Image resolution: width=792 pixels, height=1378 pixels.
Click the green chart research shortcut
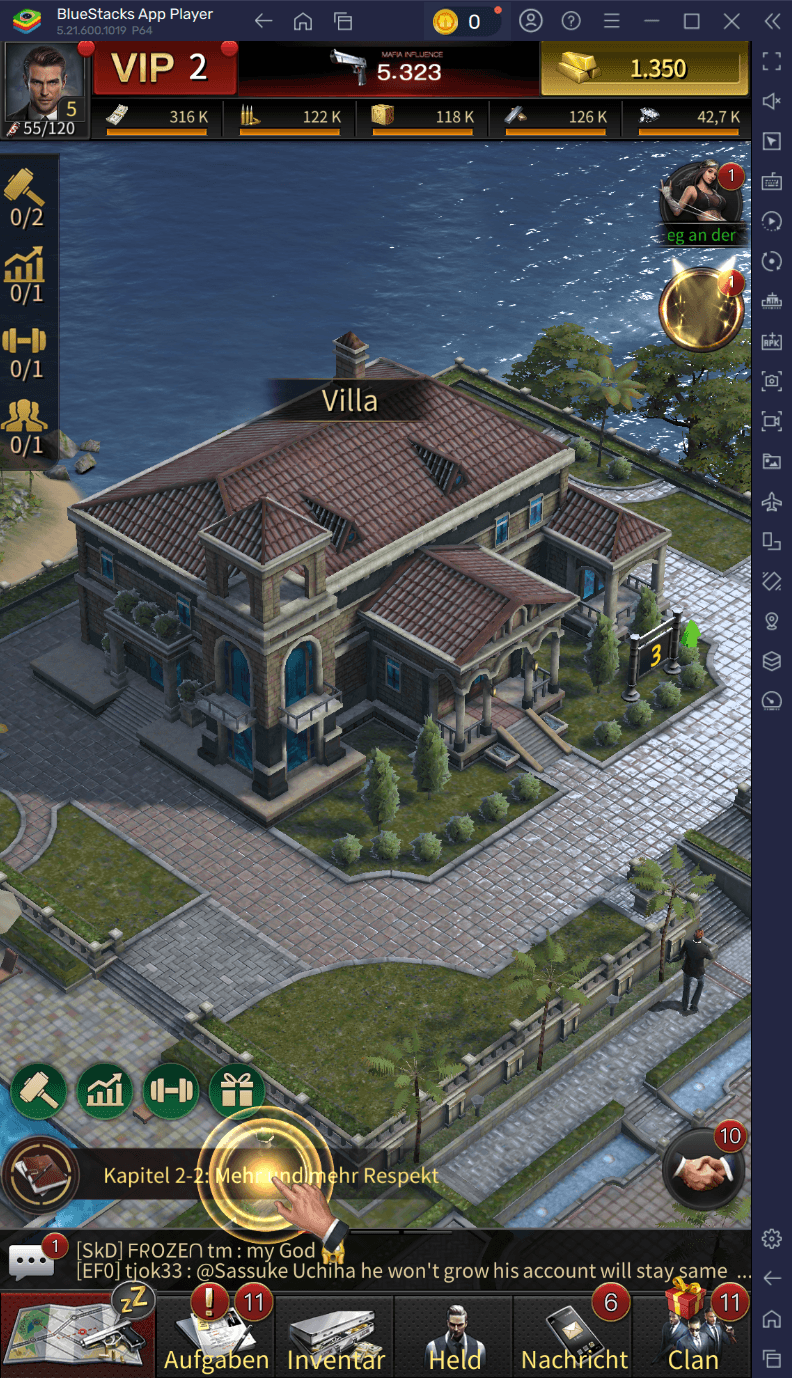105,1090
